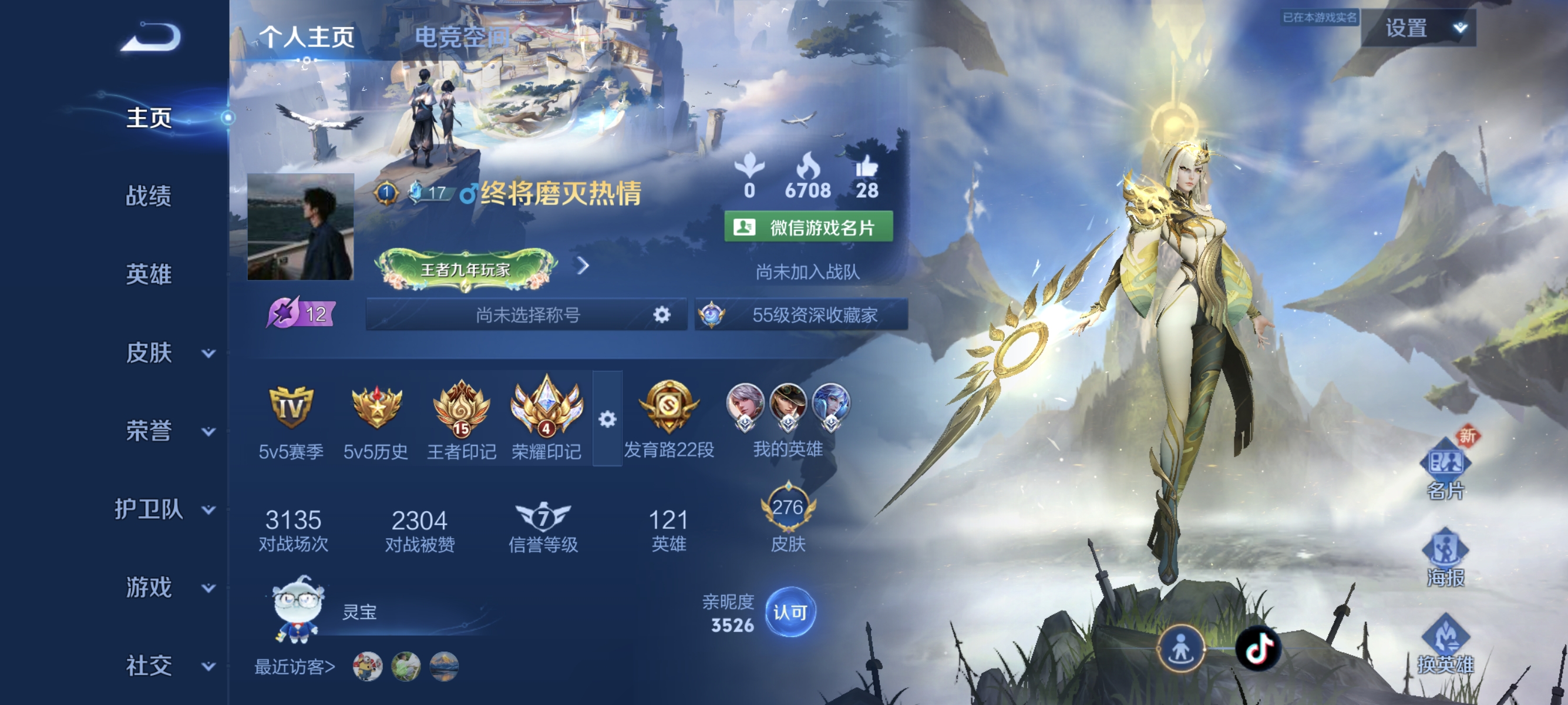1568x705 pixels.
Task: Open the 王者九年玩家 badge banner
Action: tap(466, 268)
